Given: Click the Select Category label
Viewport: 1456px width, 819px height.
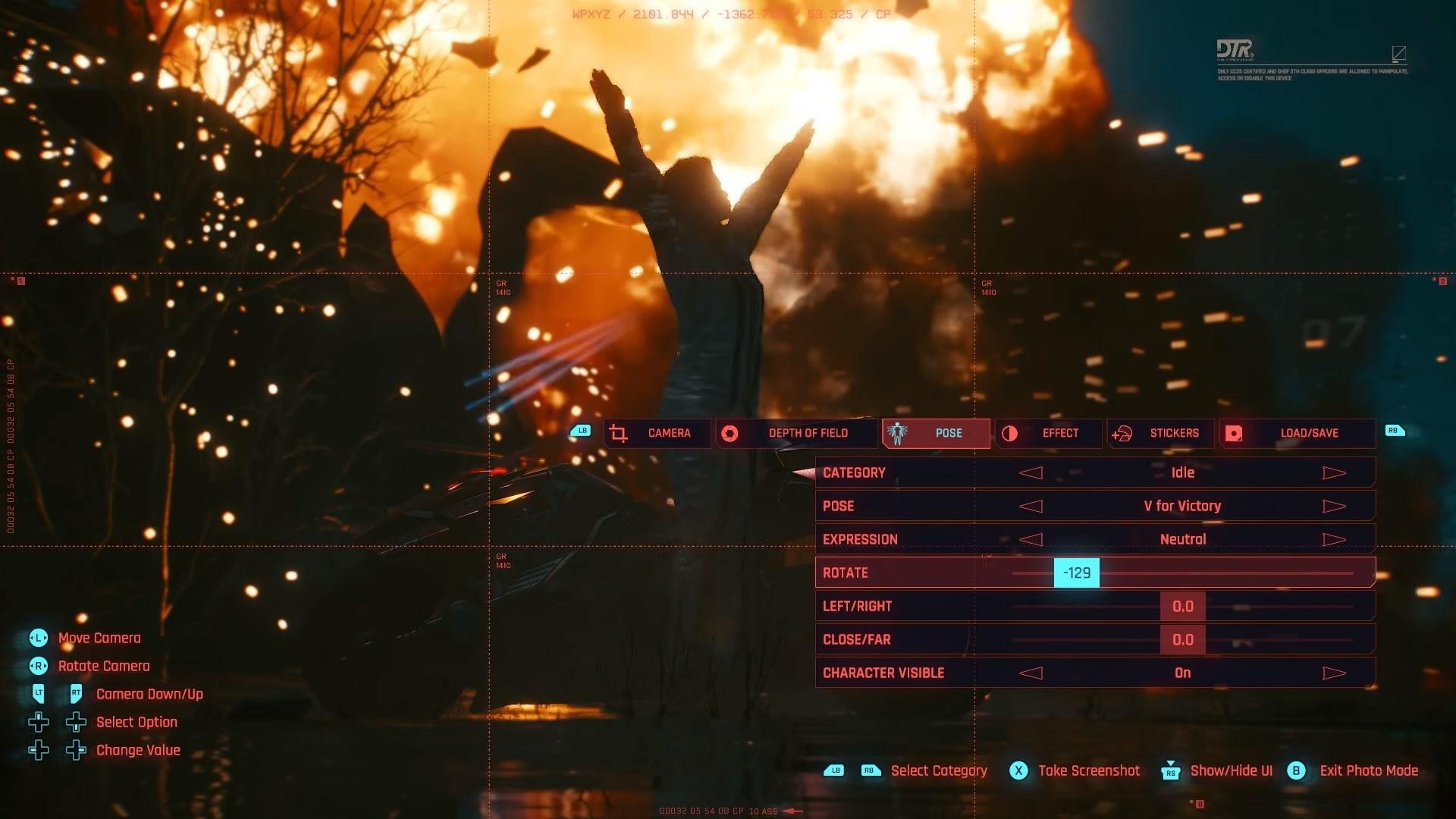Looking at the screenshot, I should coord(938,770).
